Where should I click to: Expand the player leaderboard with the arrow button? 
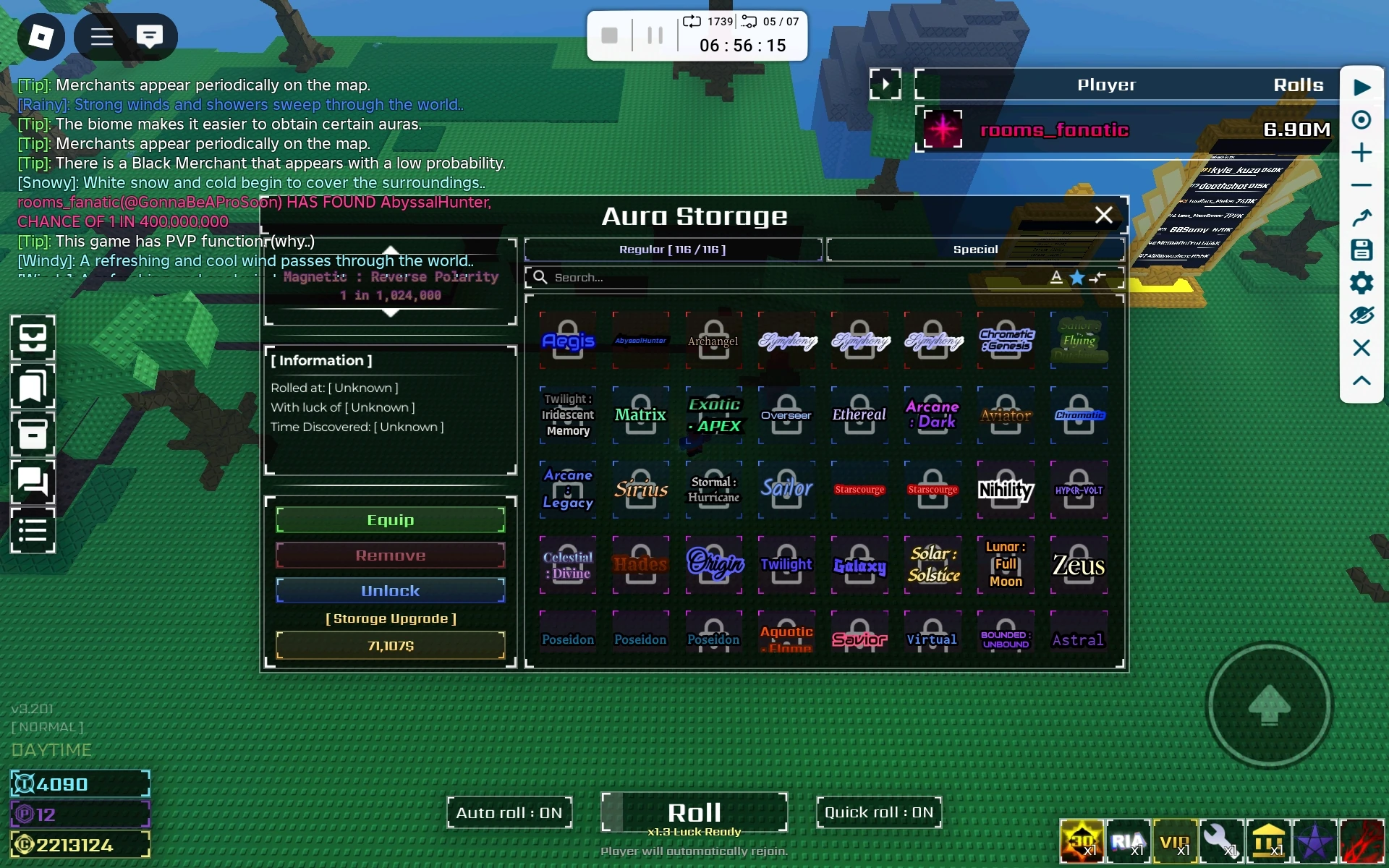click(887, 84)
